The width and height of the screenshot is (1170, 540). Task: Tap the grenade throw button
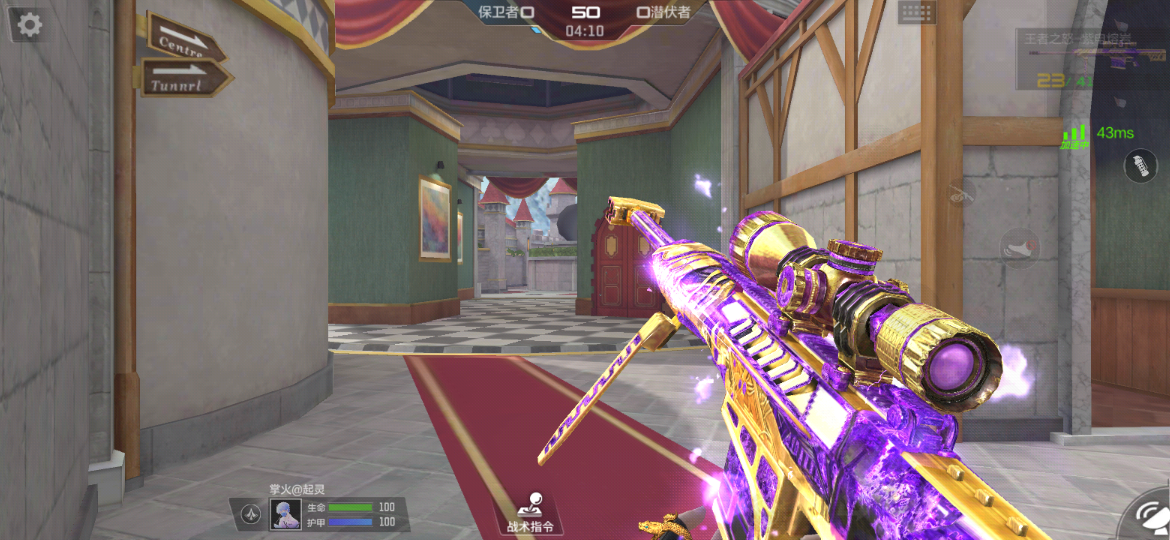coord(1140,165)
